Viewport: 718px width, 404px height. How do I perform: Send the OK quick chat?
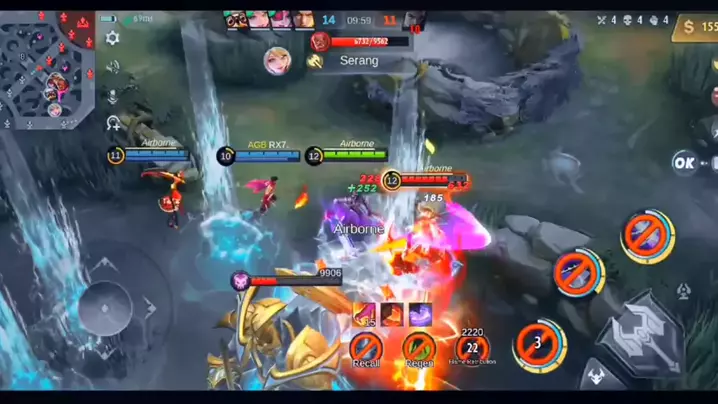(x=685, y=162)
